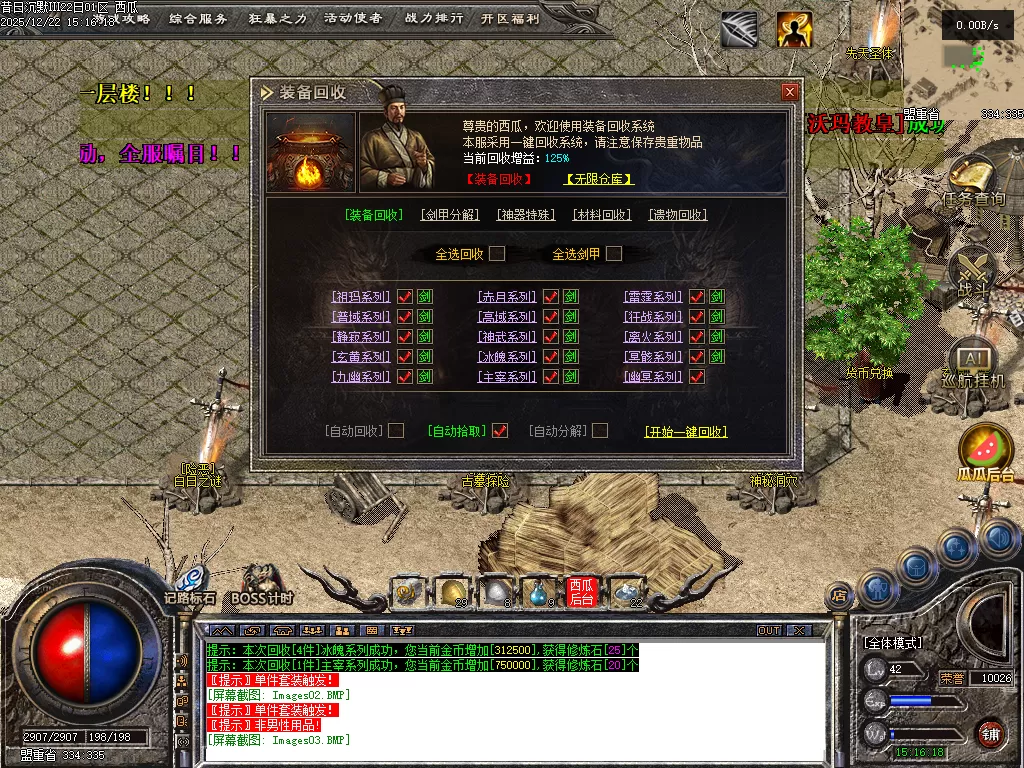1024x768 pixels.
Task: Close the 装备回收 window
Action: point(790,92)
